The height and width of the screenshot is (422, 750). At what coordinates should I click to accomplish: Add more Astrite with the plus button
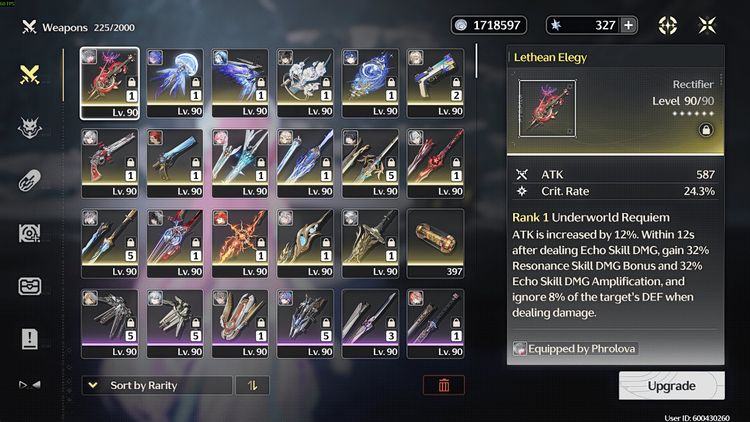pyautogui.click(x=628, y=26)
